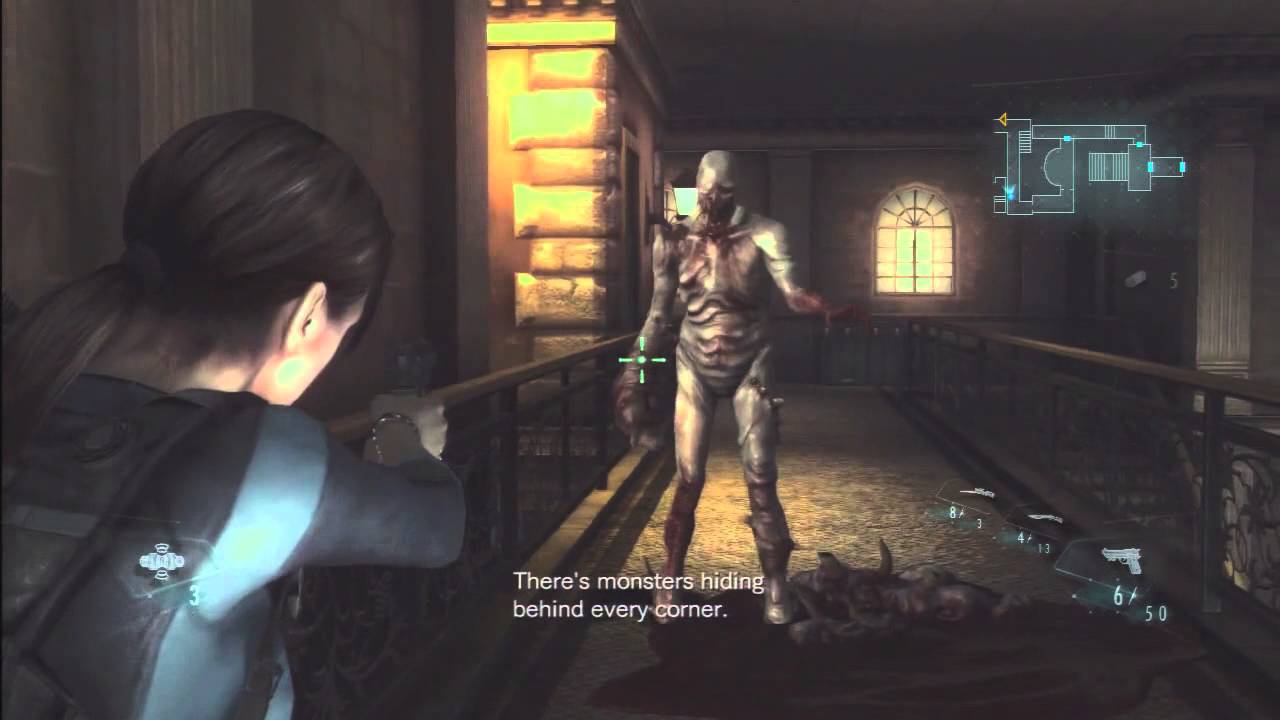Select the rifle icon at the weapon wheel top
Viewport: 1280px width, 720px height.
coord(978,493)
